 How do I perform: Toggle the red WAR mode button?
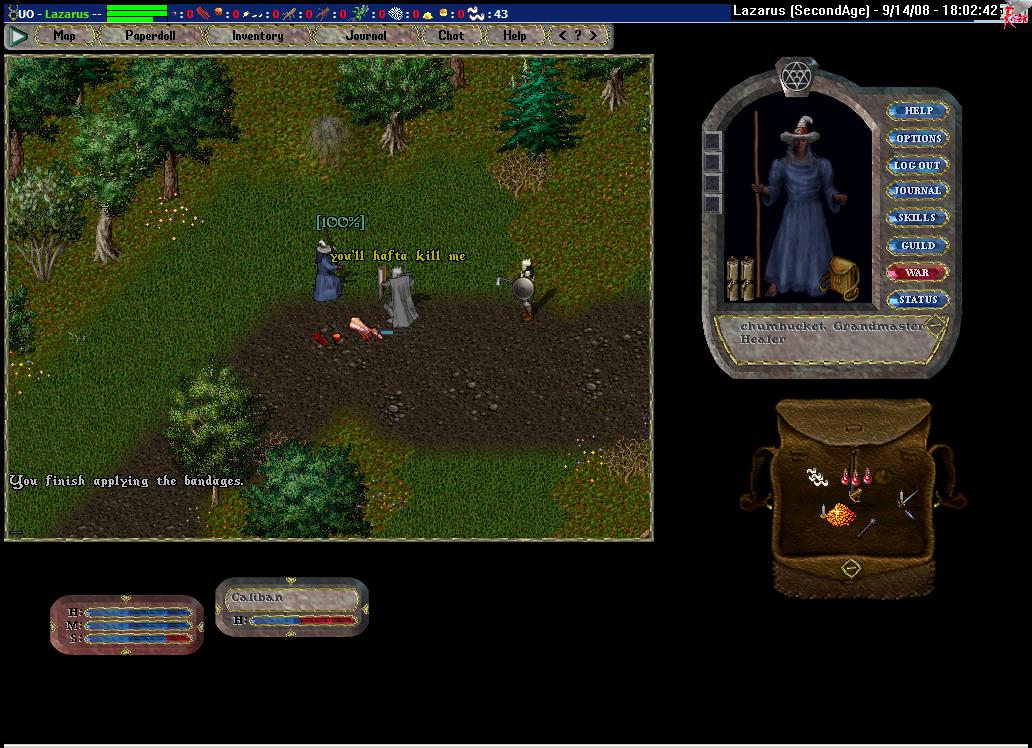(918, 272)
